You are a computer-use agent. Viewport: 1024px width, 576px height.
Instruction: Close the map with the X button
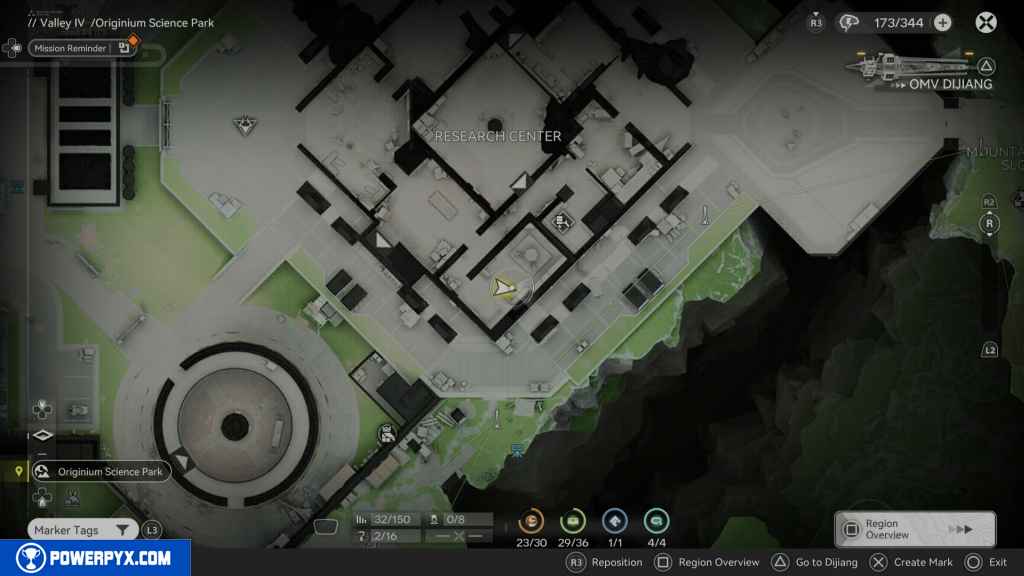[x=986, y=22]
